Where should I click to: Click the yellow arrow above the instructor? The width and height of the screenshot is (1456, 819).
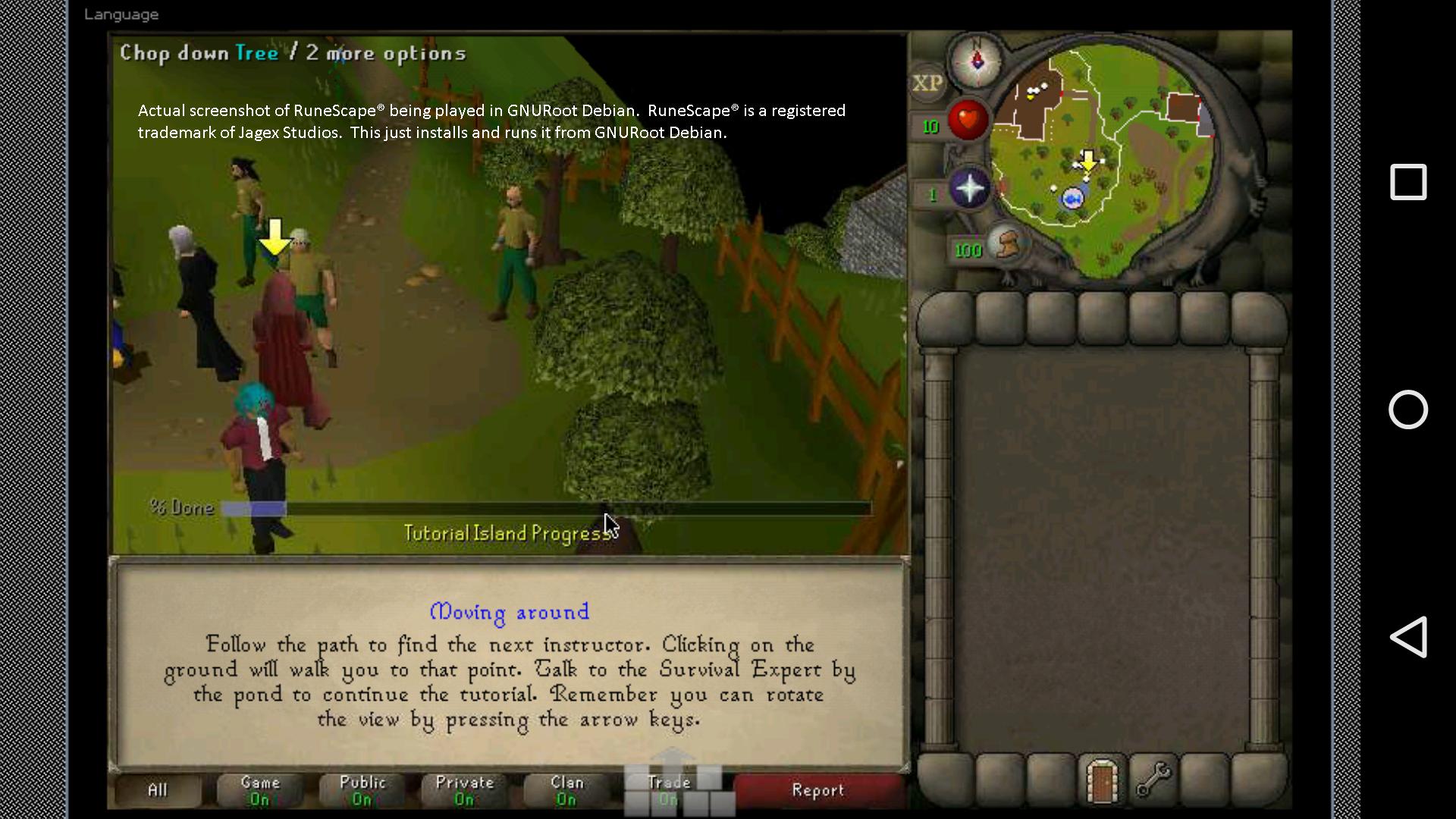275,237
